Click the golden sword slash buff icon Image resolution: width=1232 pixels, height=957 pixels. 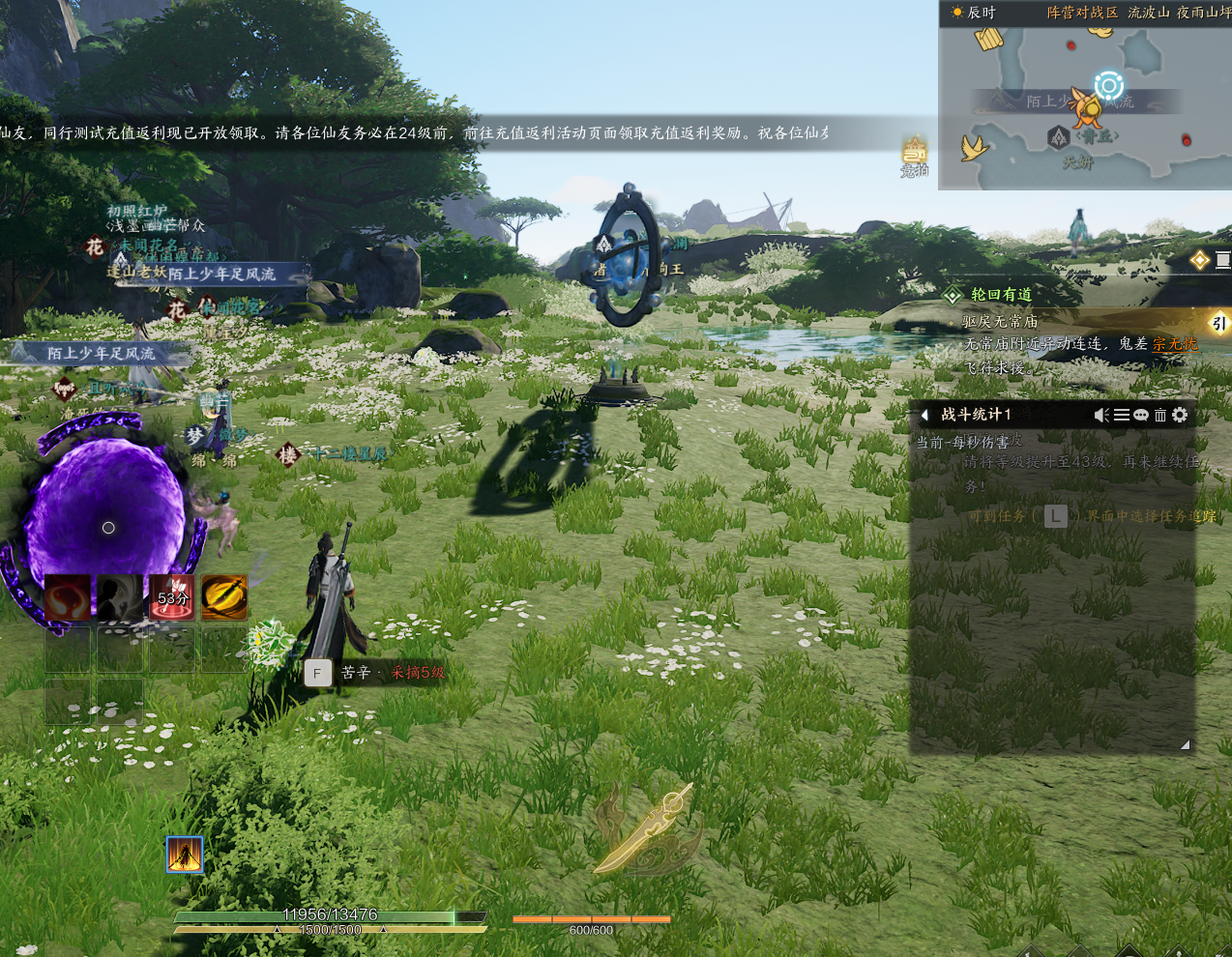click(x=224, y=598)
